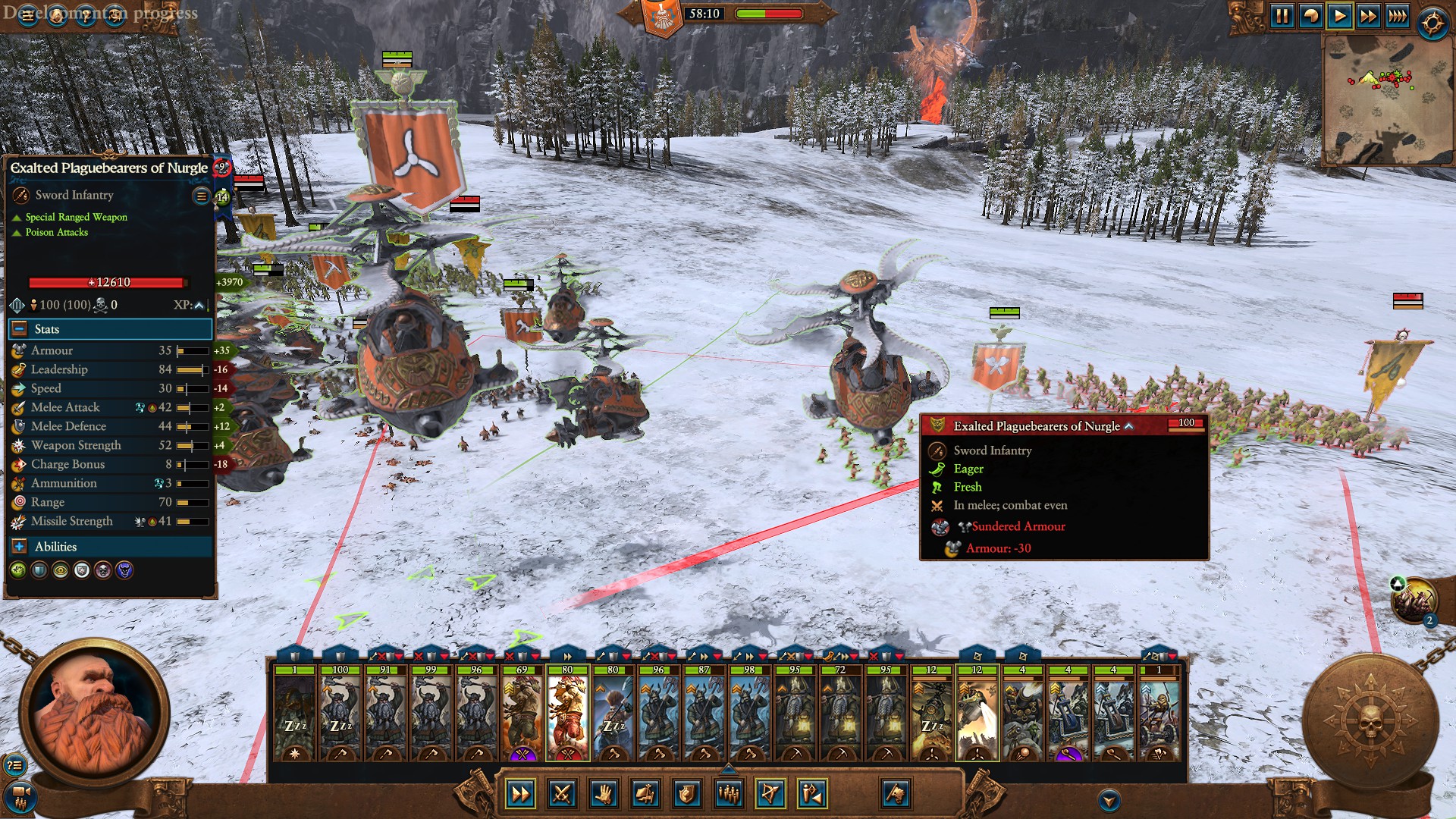1456x819 pixels.
Task: Select the lord unit card at far left
Action: tap(294, 713)
